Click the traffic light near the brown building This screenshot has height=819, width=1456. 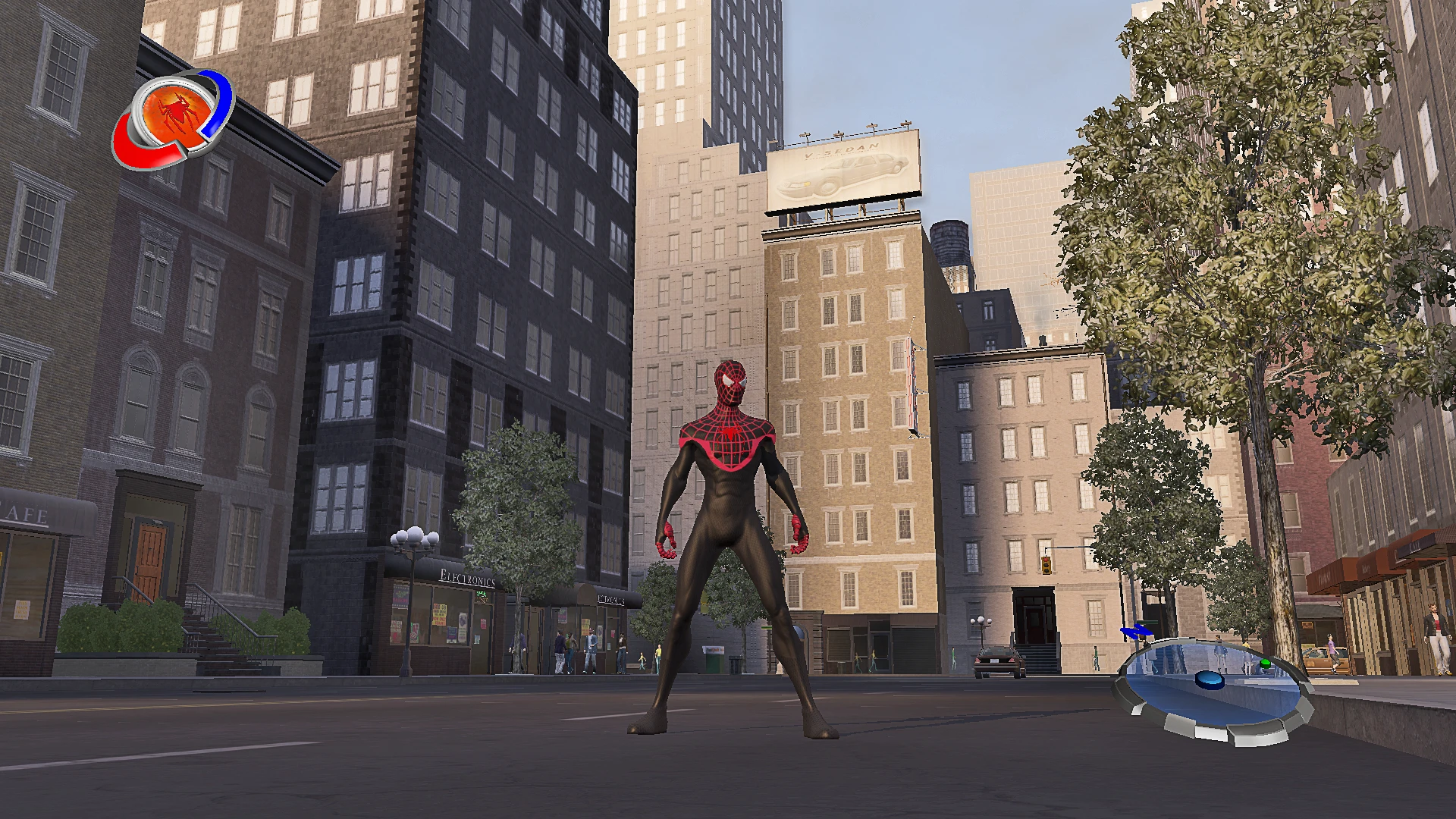(x=1046, y=565)
